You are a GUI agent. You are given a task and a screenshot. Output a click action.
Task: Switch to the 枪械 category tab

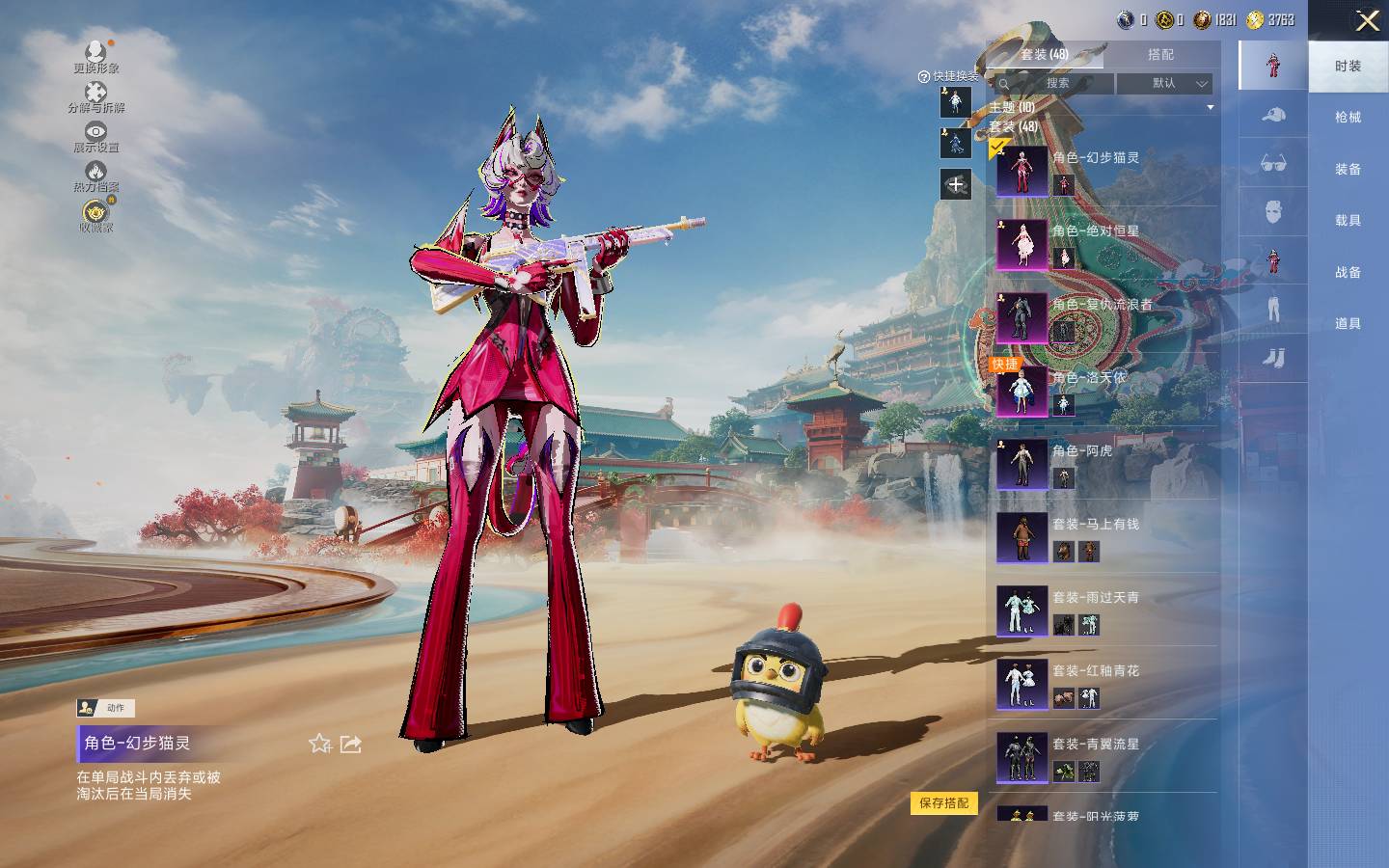1348,118
